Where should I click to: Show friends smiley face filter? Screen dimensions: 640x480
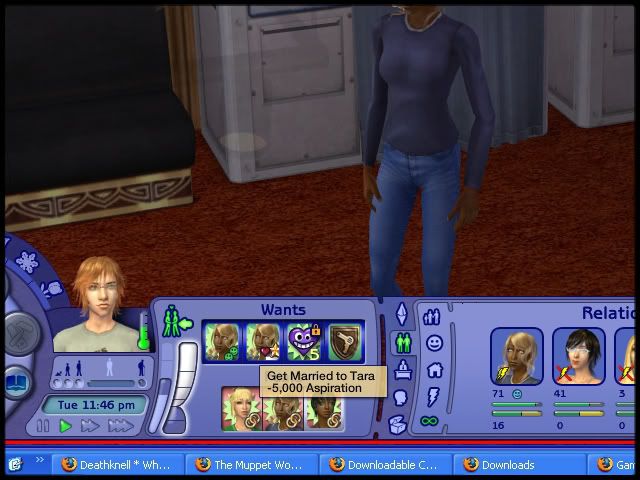(x=434, y=343)
